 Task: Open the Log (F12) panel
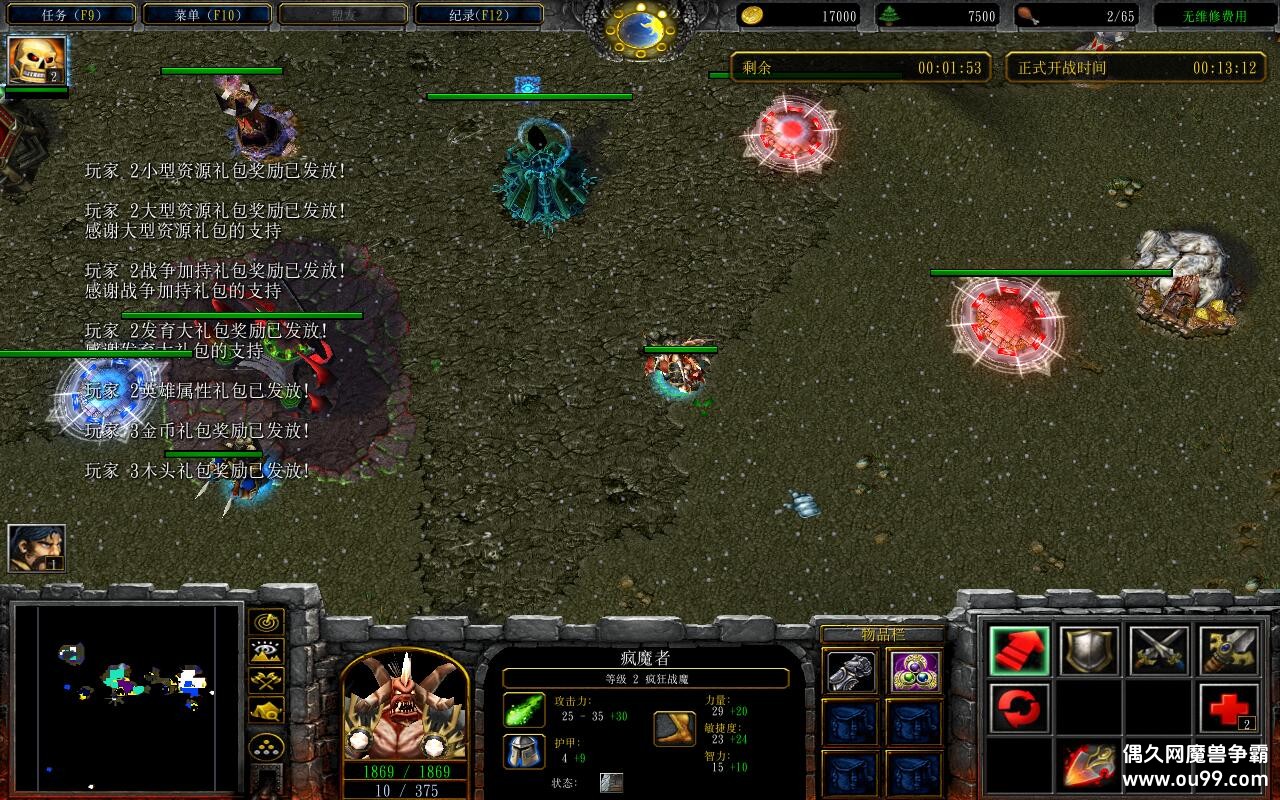click(x=479, y=15)
